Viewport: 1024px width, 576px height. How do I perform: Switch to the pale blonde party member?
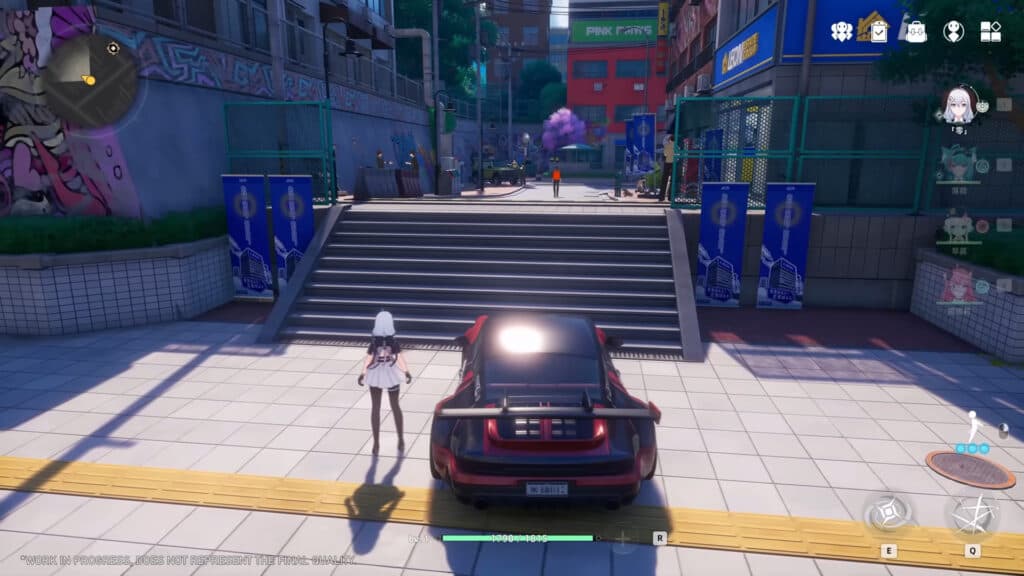[957, 226]
